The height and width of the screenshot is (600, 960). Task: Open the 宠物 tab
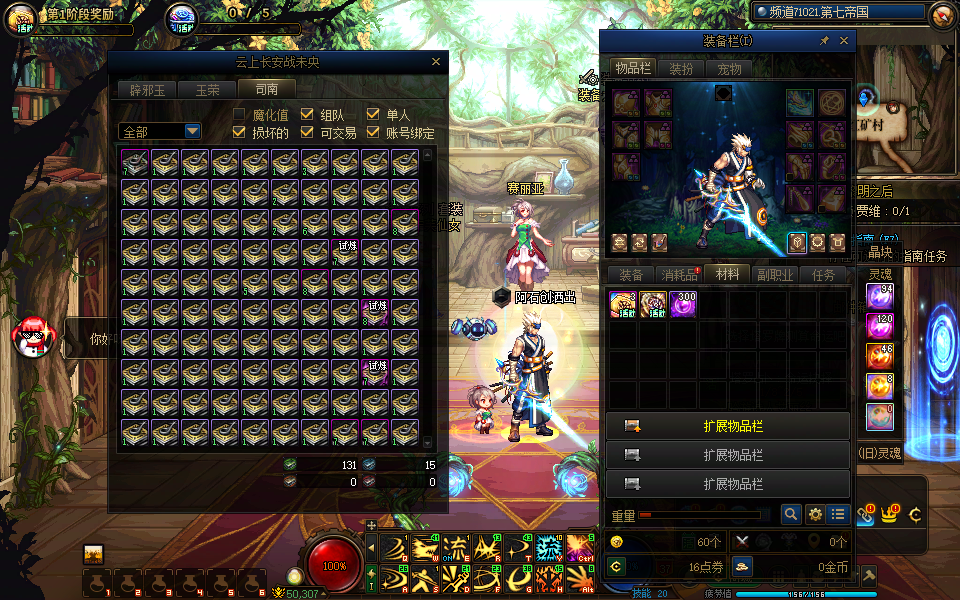tap(730, 69)
